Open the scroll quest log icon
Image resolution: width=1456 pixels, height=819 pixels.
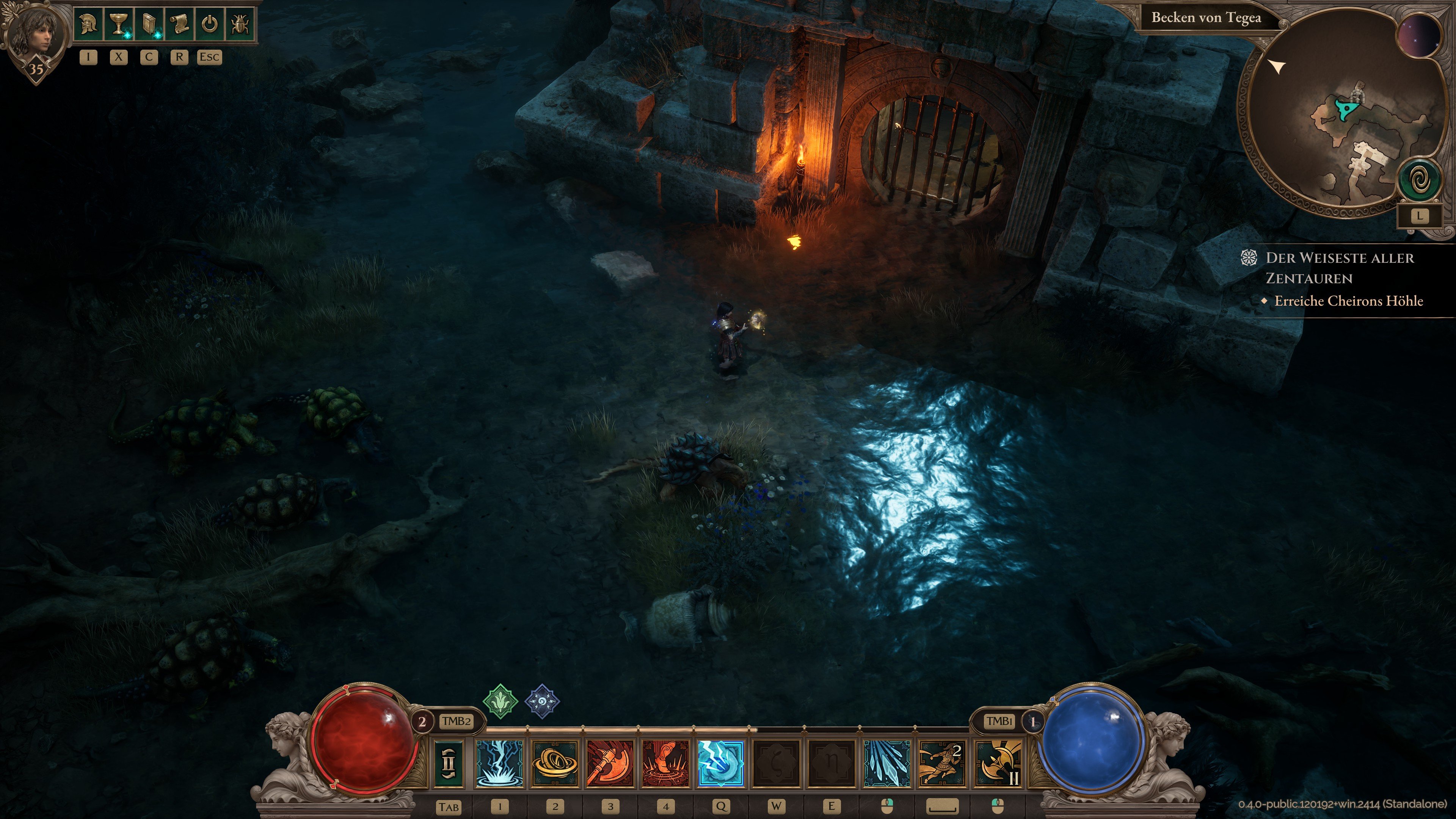[x=180, y=24]
